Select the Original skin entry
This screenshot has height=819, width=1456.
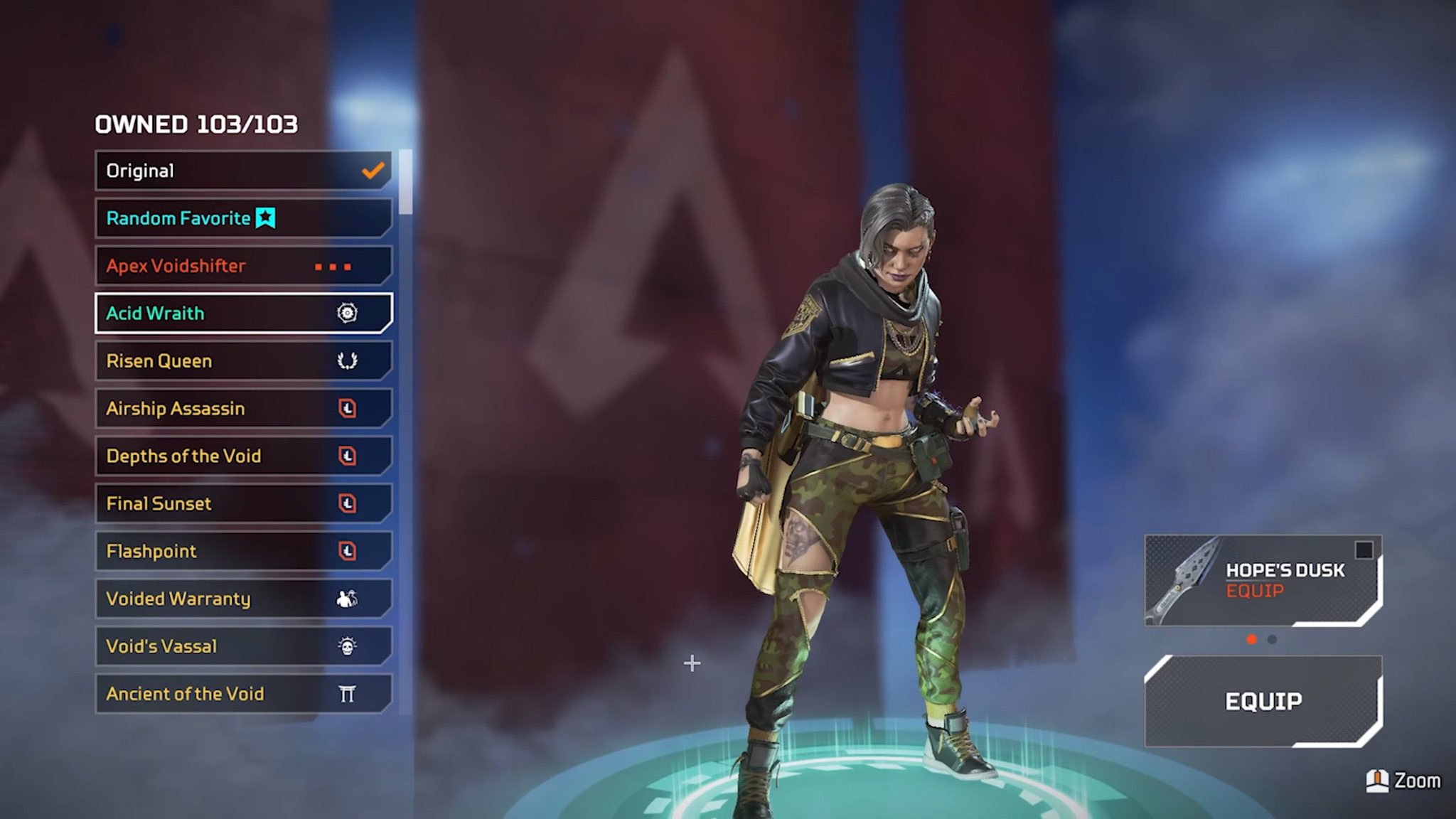242,171
